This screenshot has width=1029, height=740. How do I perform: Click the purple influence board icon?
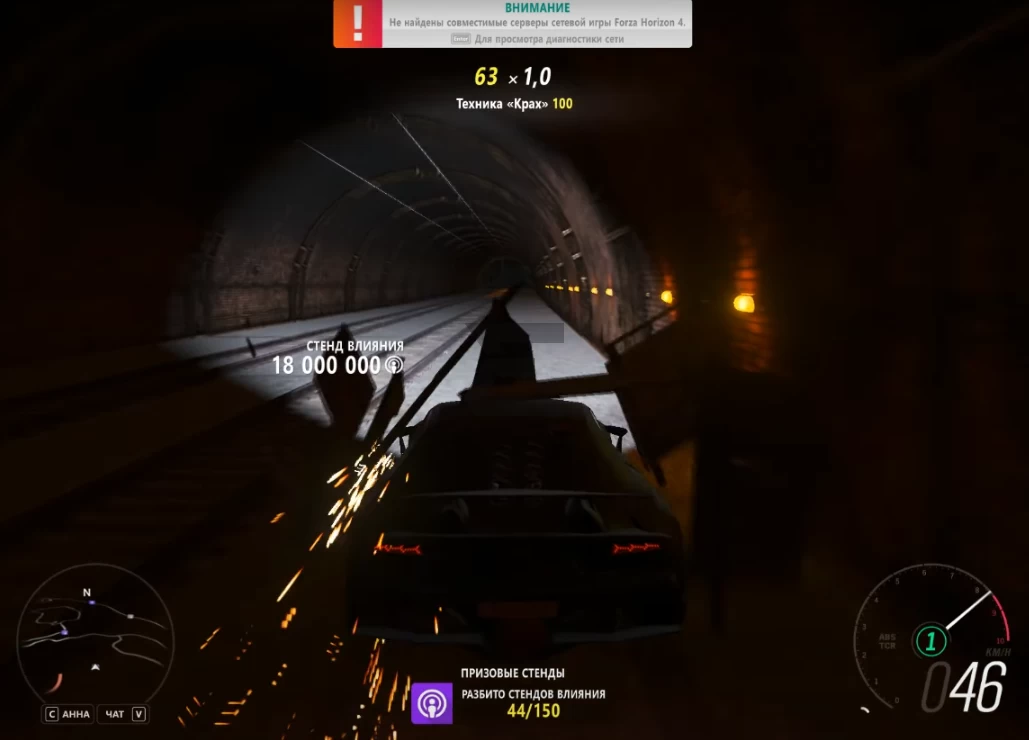coord(432,703)
